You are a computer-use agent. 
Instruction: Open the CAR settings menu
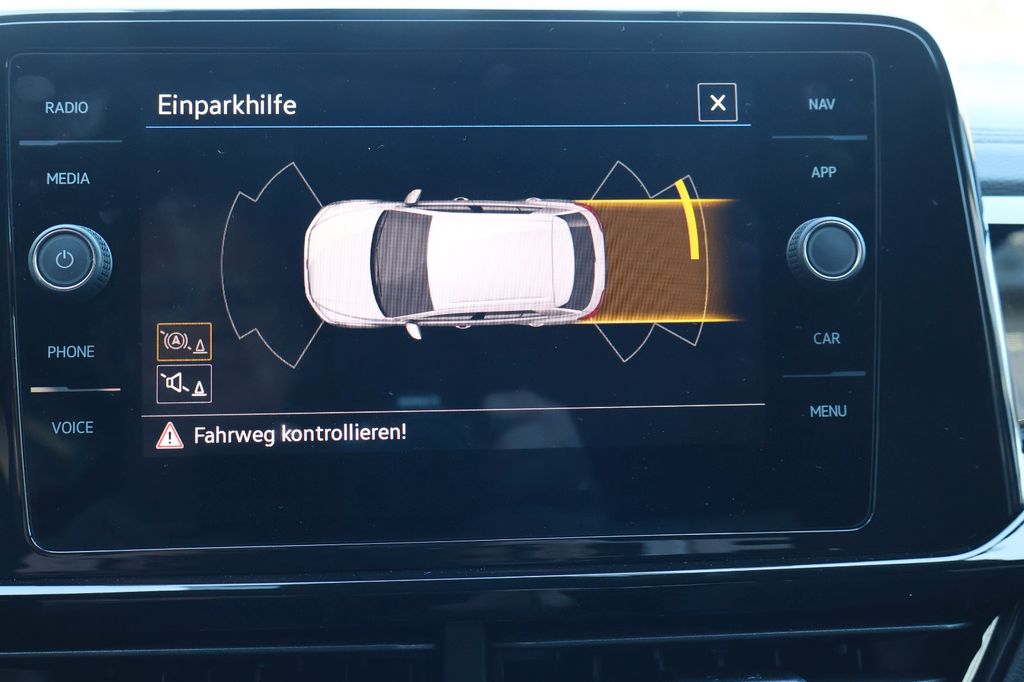click(x=826, y=339)
